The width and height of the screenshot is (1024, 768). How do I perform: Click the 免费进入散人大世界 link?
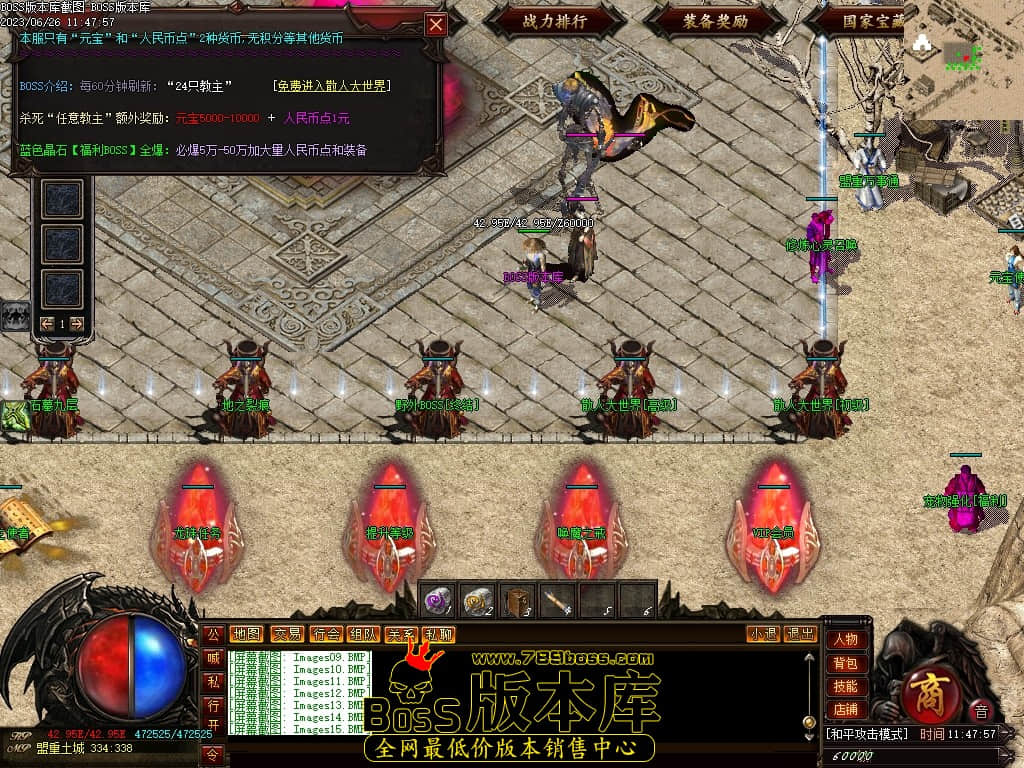click(331, 86)
